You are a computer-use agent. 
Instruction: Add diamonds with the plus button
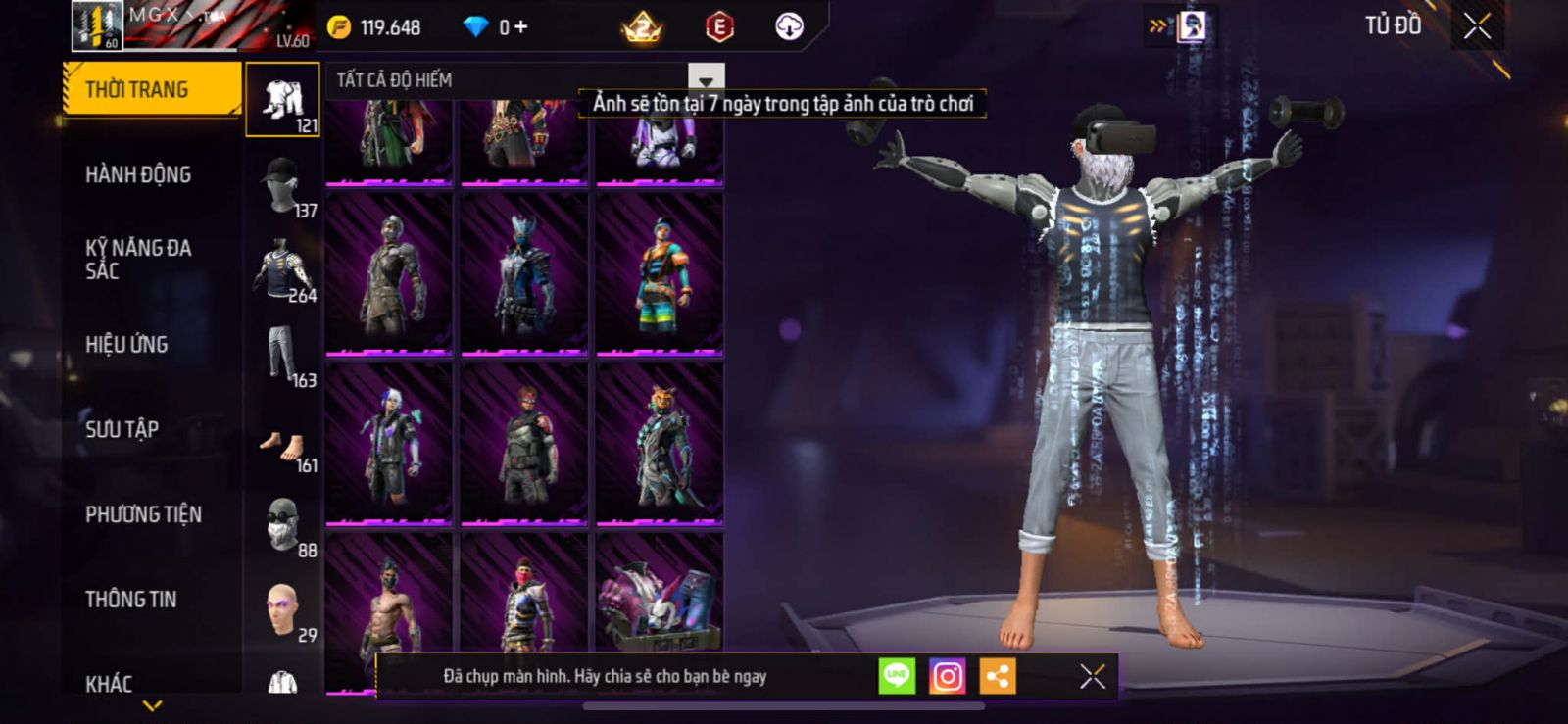520,27
